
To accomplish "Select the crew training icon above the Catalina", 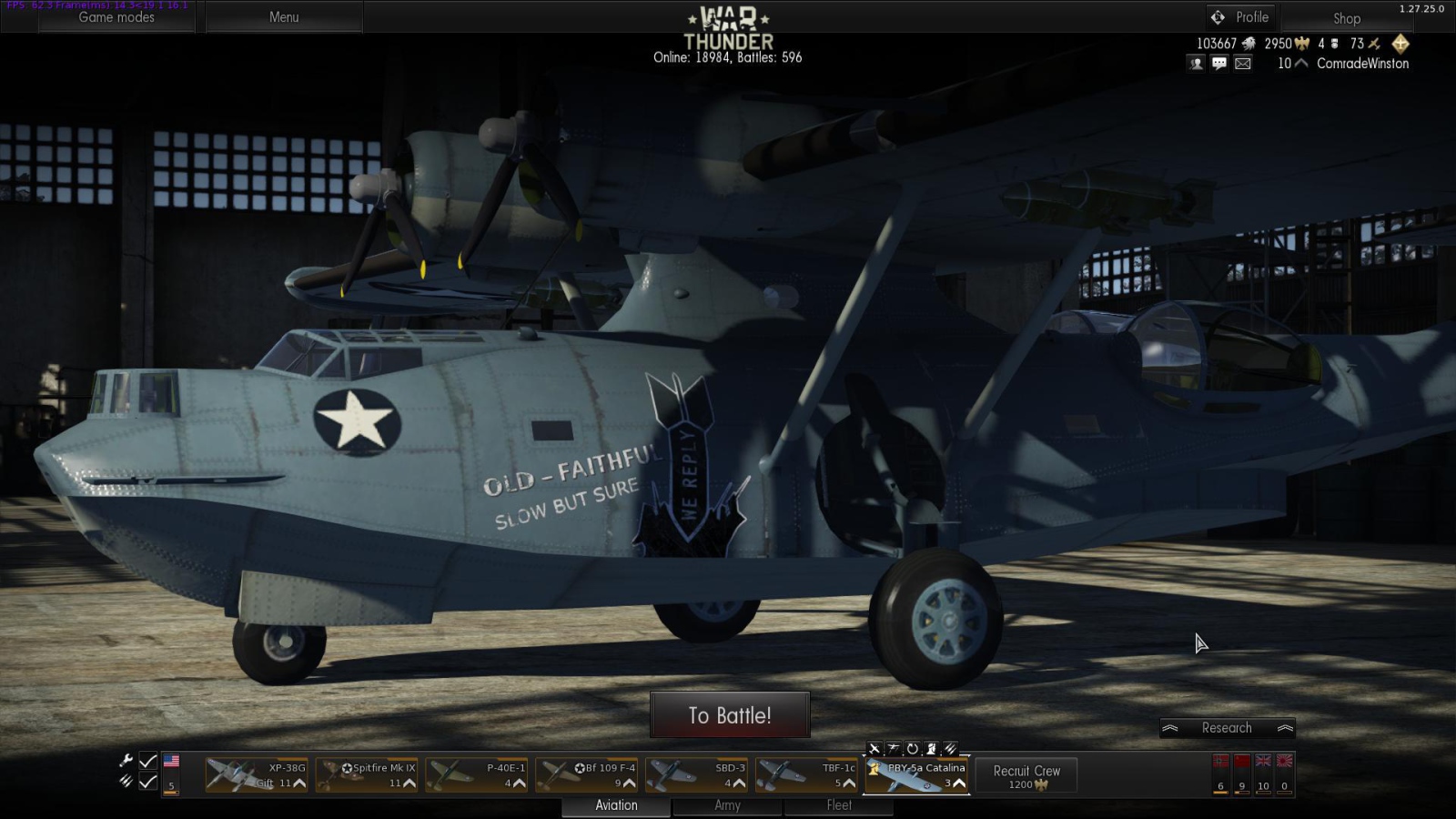I will point(932,748).
